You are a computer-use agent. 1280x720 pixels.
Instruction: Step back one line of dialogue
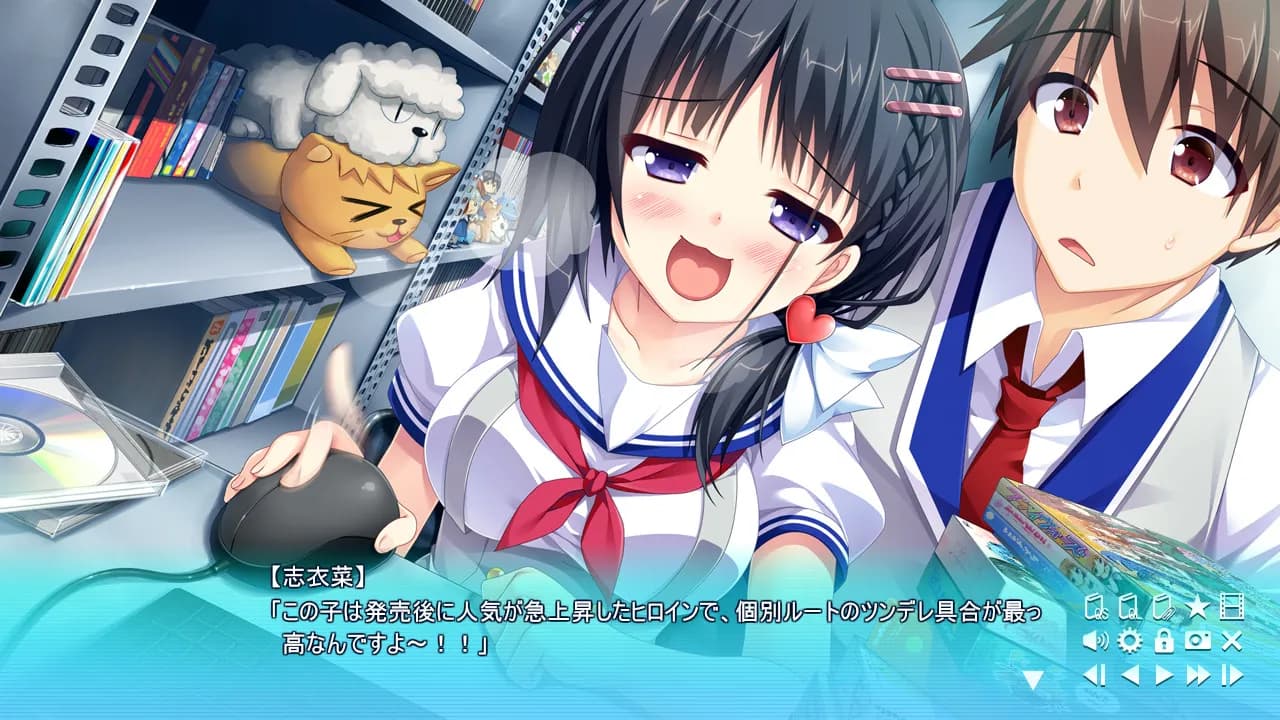[x=1093, y=675]
